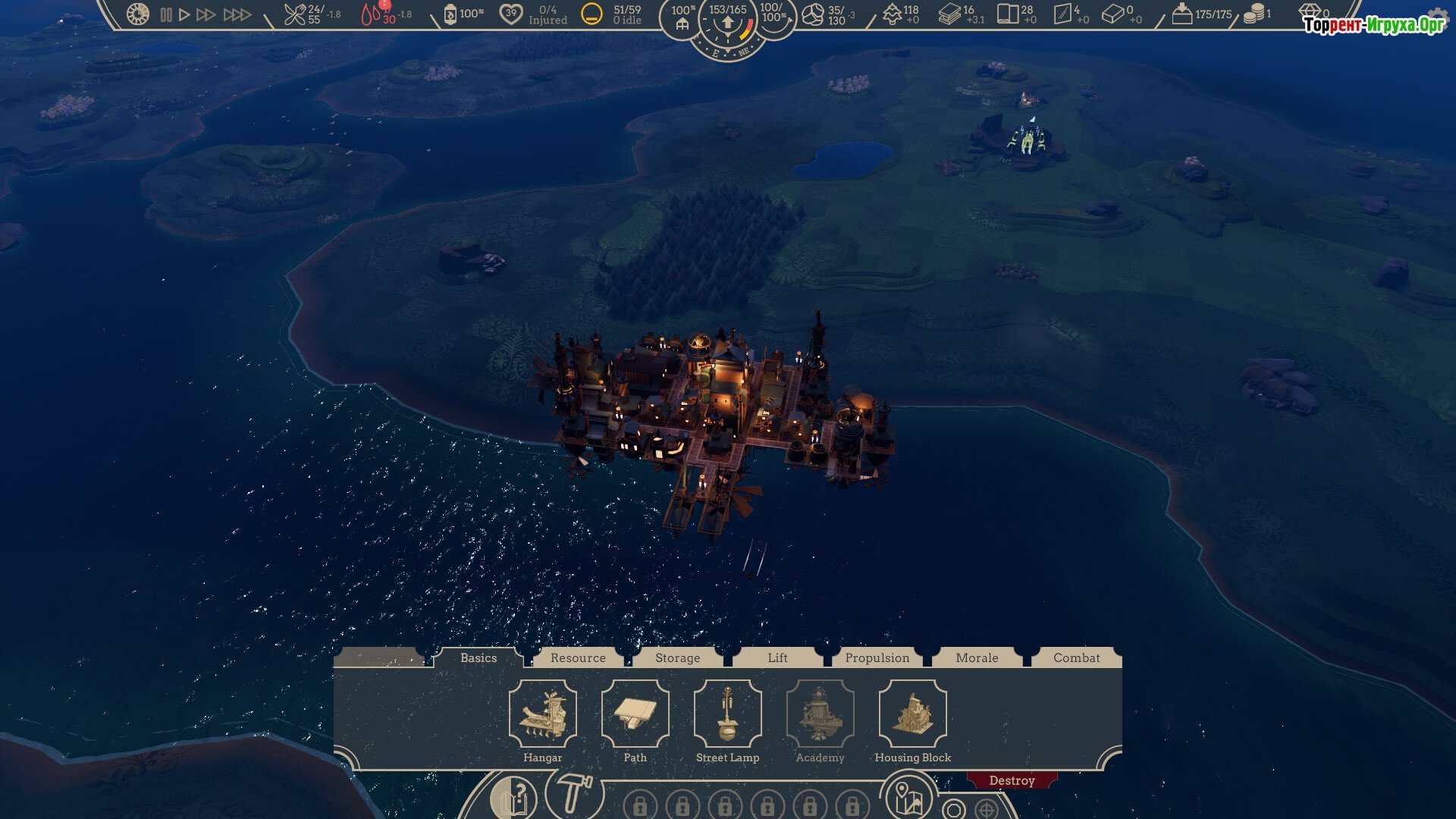1456x819 pixels.
Task: Switch to the Combat build tab
Action: (1076, 658)
